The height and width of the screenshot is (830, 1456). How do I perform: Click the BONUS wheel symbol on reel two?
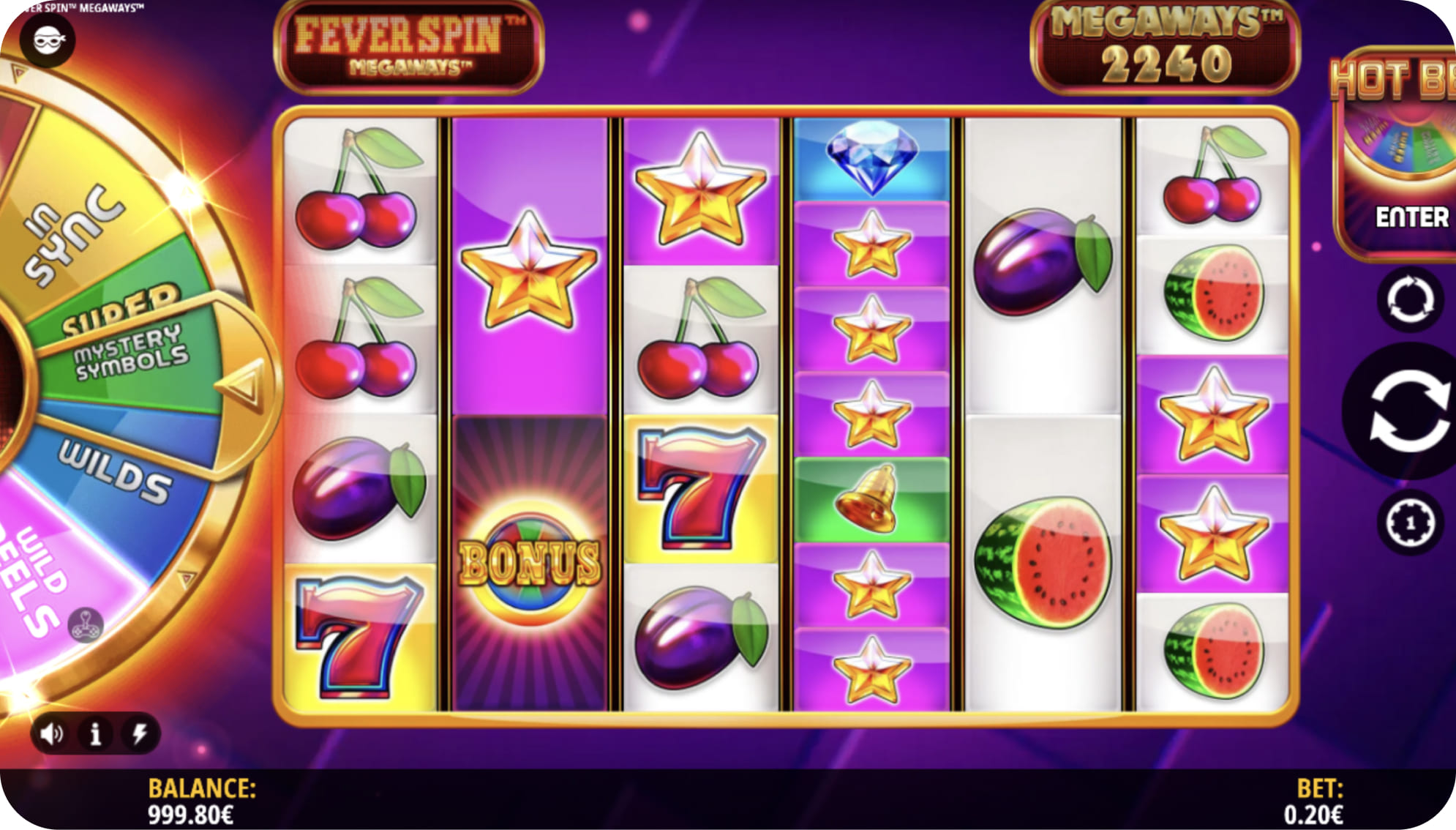529,556
